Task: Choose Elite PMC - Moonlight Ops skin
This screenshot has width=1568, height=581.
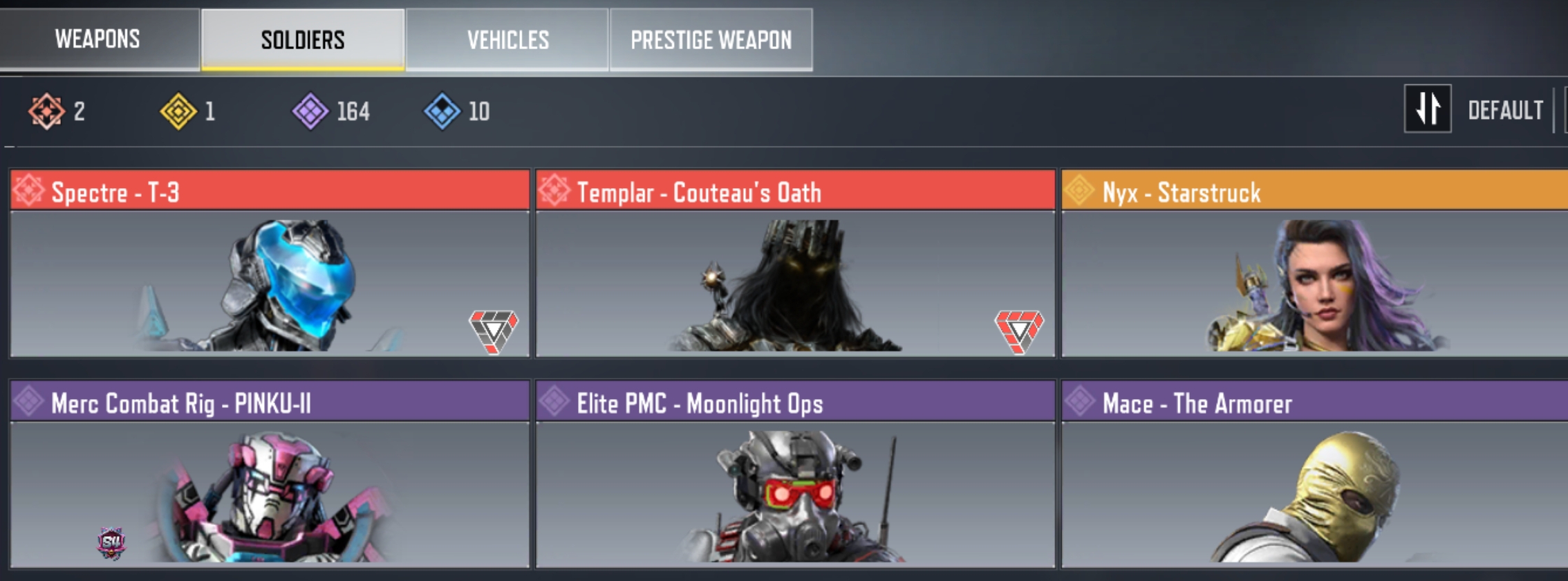Action: click(x=795, y=474)
